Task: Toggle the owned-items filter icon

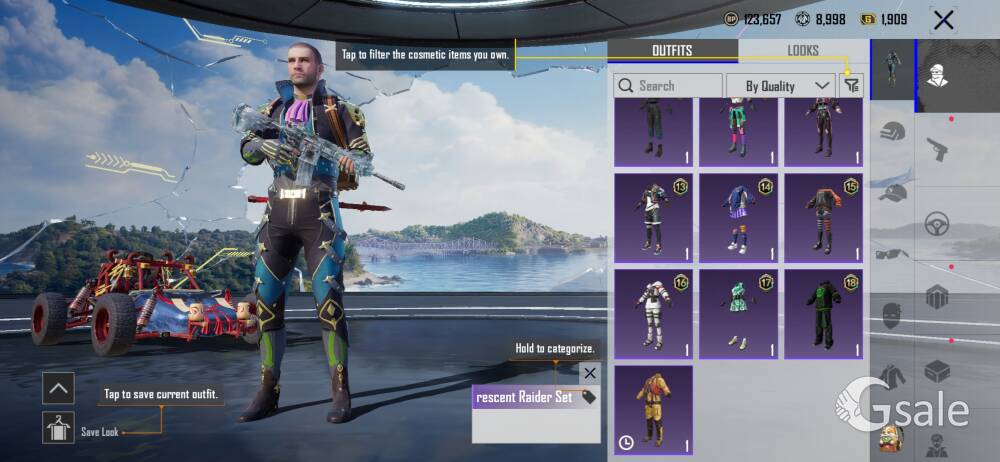Action: pyautogui.click(x=851, y=86)
